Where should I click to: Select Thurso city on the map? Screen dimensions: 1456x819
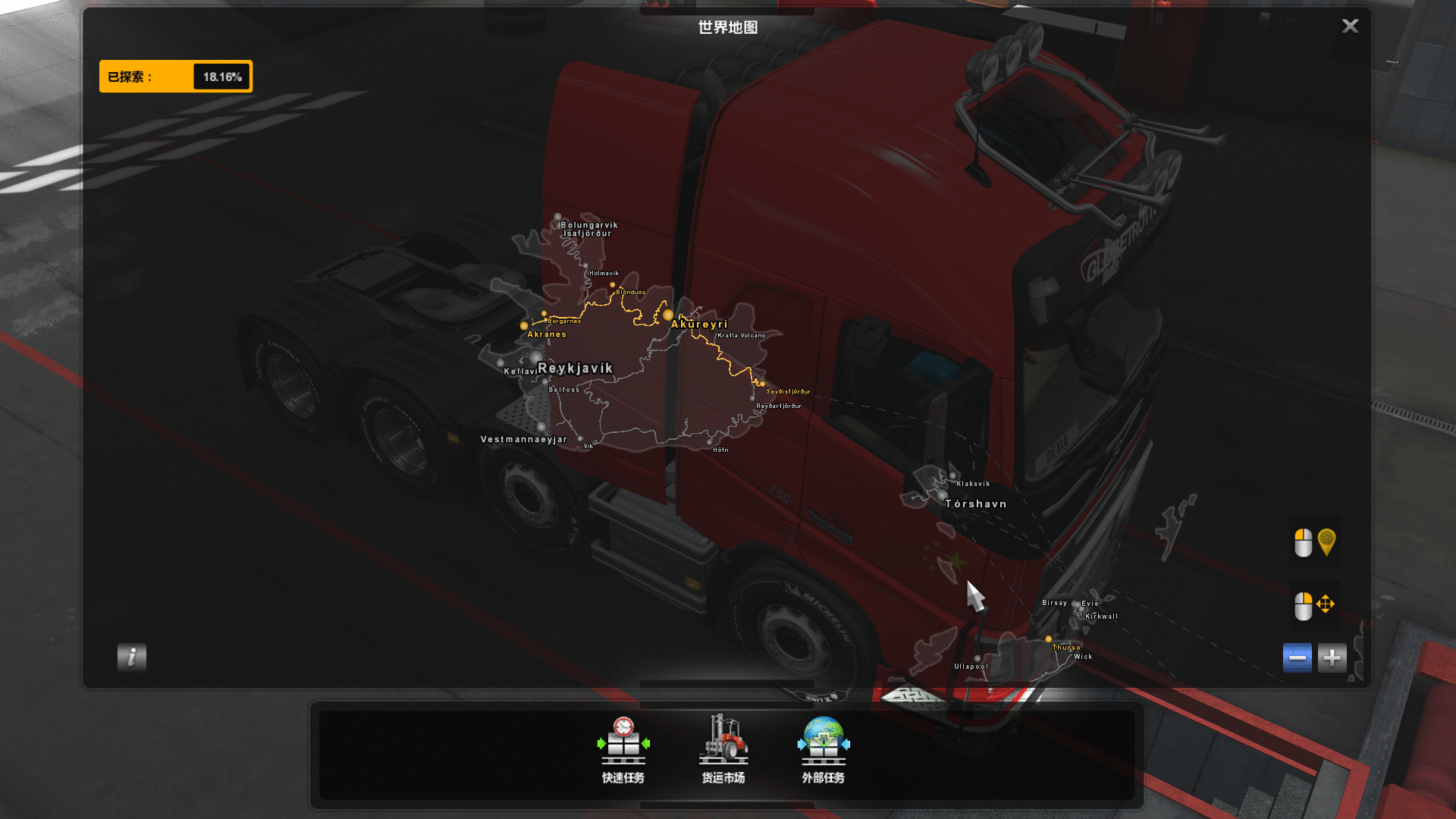pyautogui.click(x=1049, y=639)
